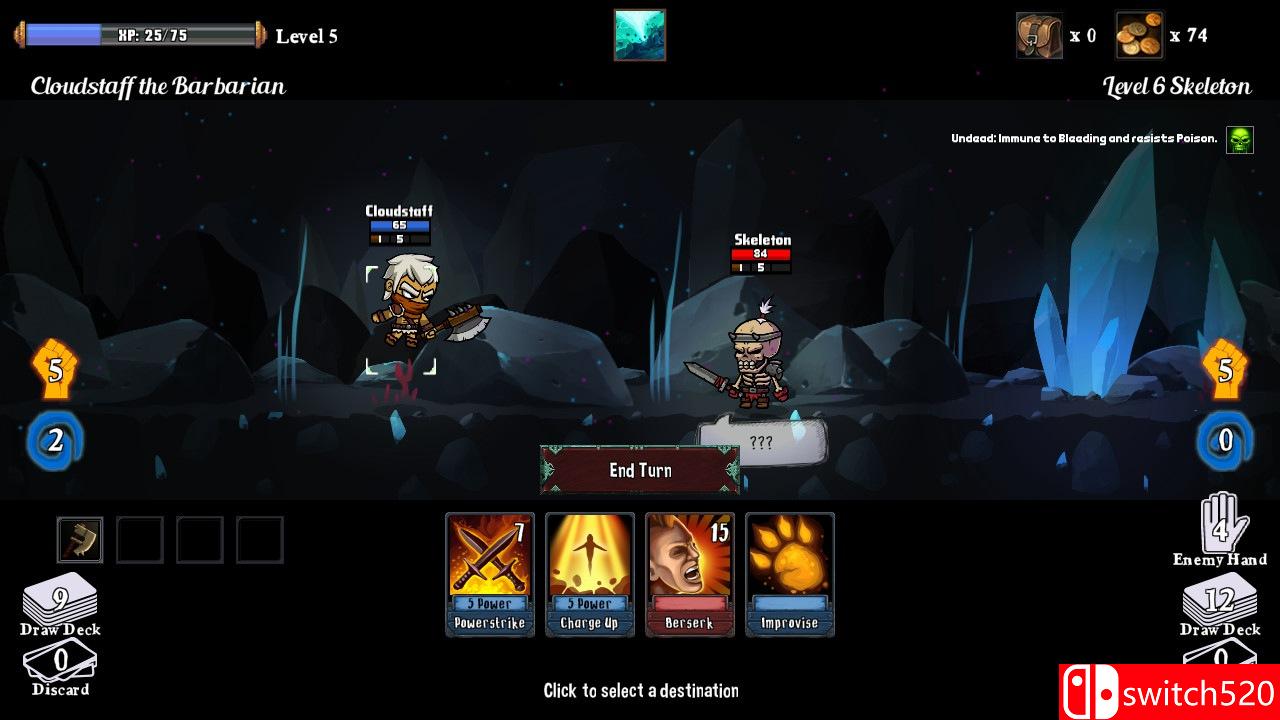The height and width of the screenshot is (720, 1280).
Task: Select the Powerstrike card
Action: (x=489, y=575)
